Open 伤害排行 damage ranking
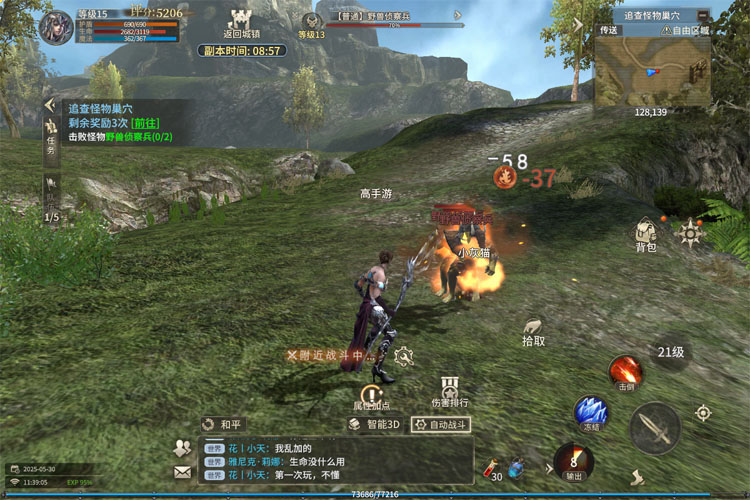Image resolution: width=750 pixels, height=500 pixels. point(448,391)
